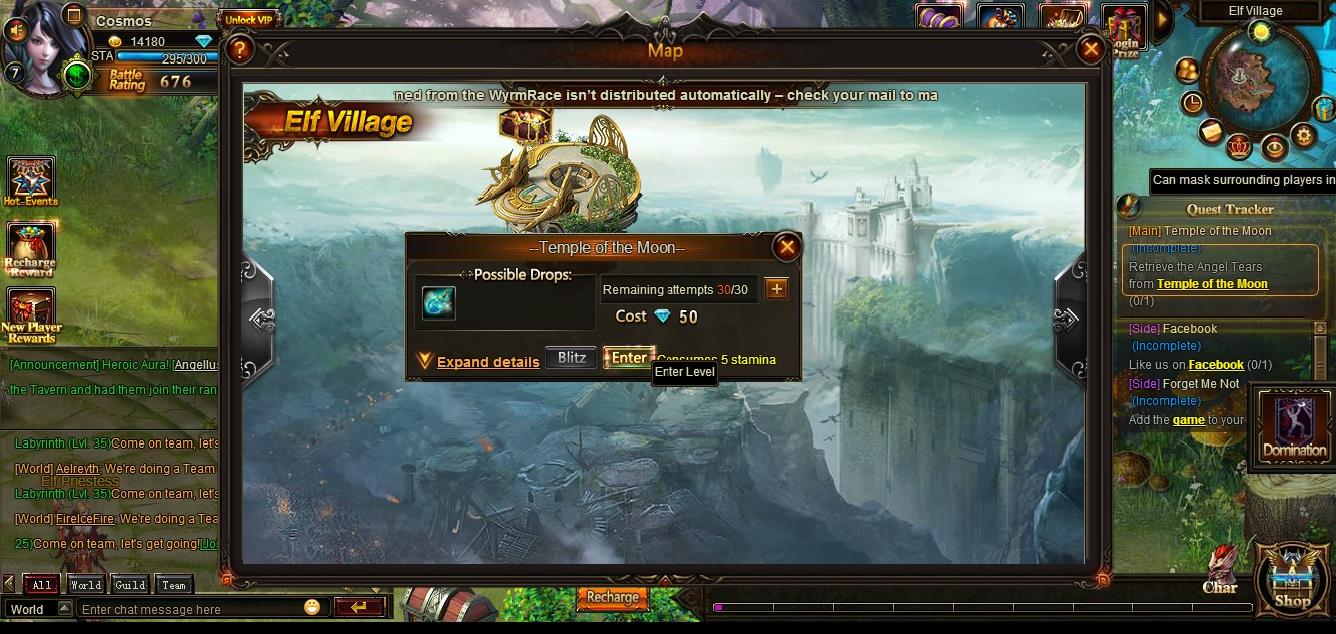Go to the previous map page
Image resolution: width=1336 pixels, height=634 pixels.
tap(259, 319)
